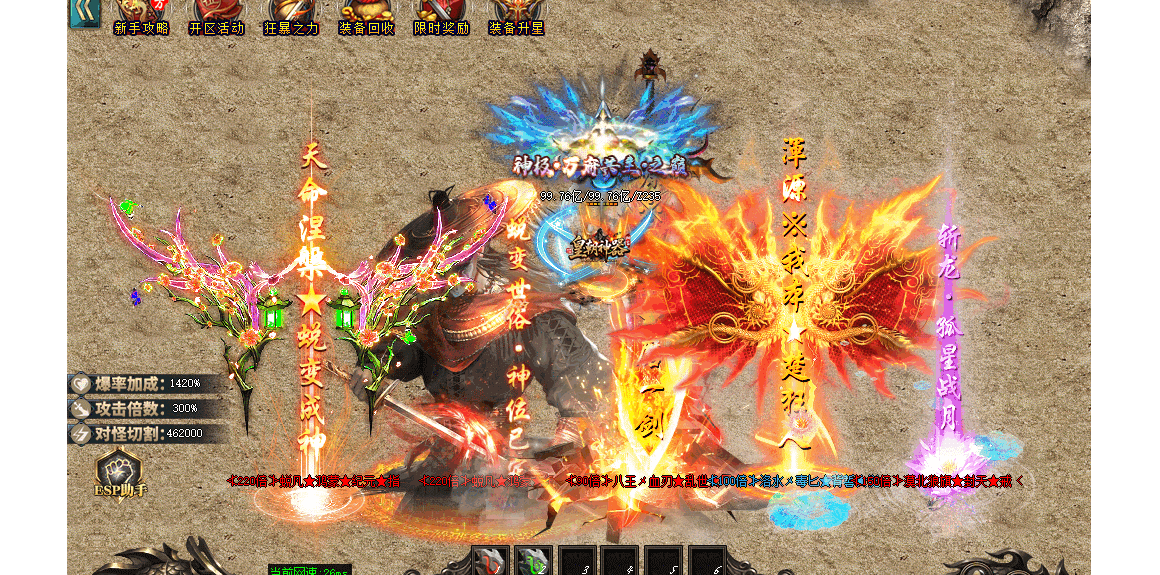The height and width of the screenshot is (575, 1160).
Task: Open the 新手攻略 beginner guide
Action: coord(141,17)
